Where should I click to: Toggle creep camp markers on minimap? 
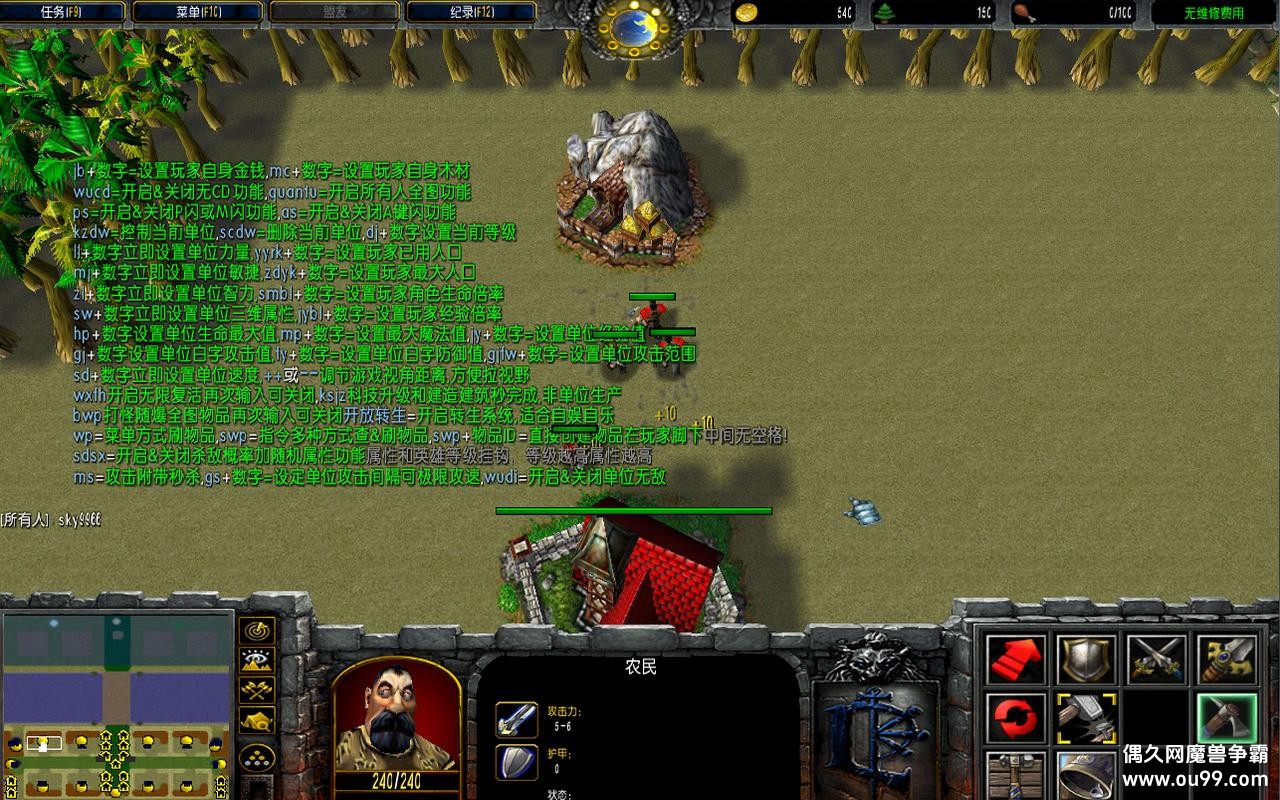tap(257, 718)
